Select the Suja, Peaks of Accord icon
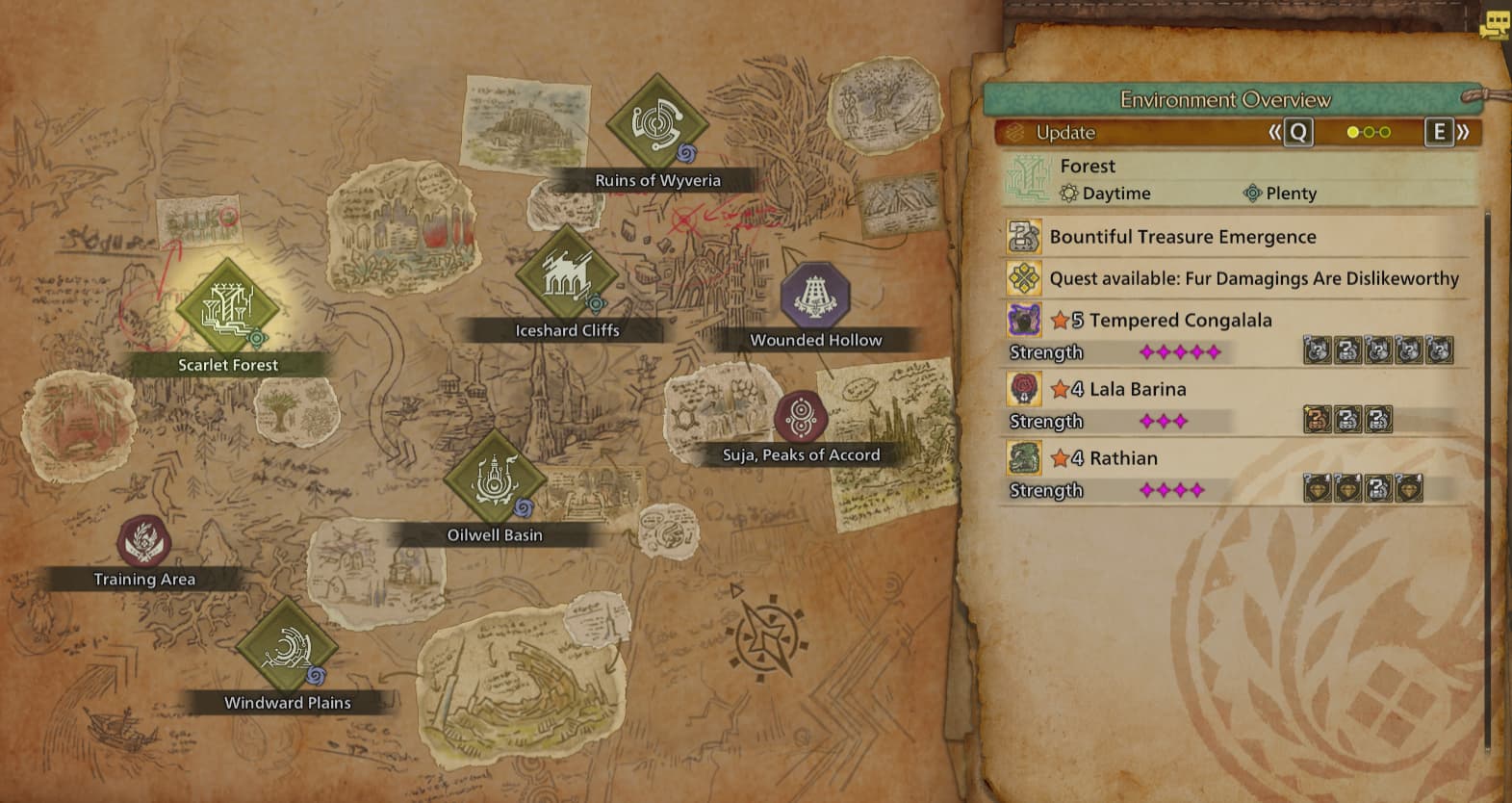 799,418
